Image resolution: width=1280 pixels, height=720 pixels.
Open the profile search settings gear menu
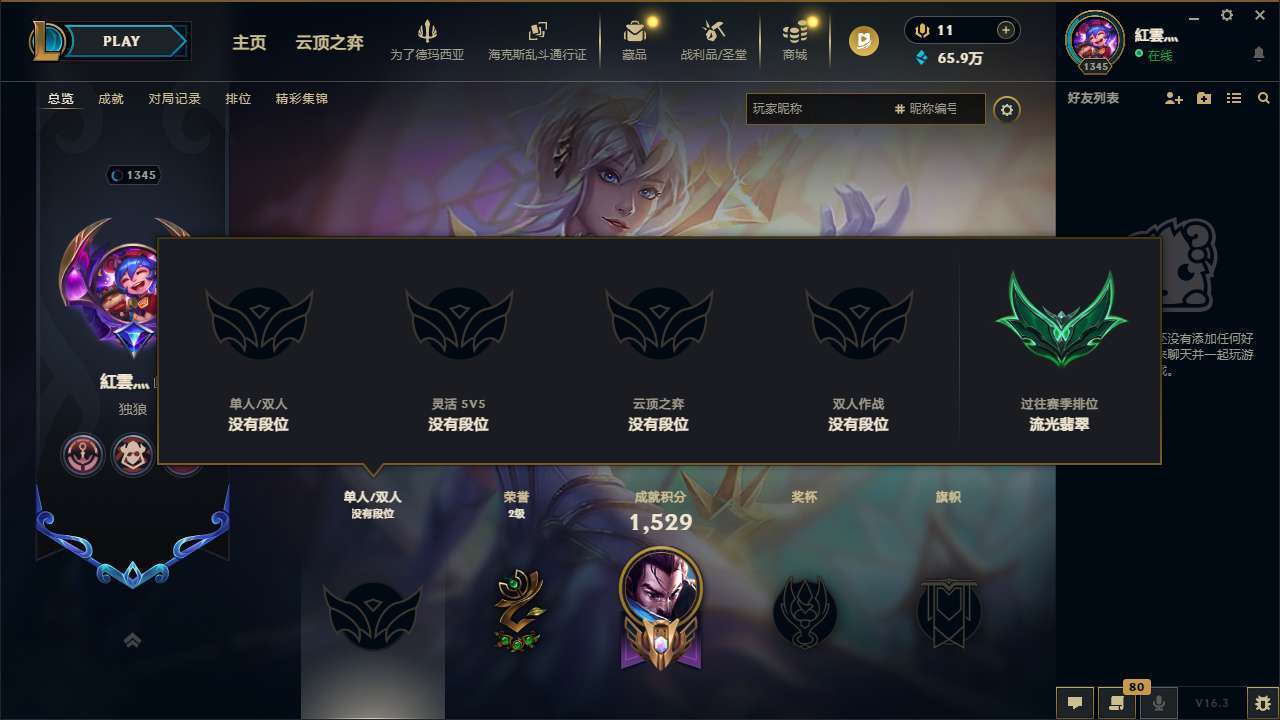(1007, 110)
